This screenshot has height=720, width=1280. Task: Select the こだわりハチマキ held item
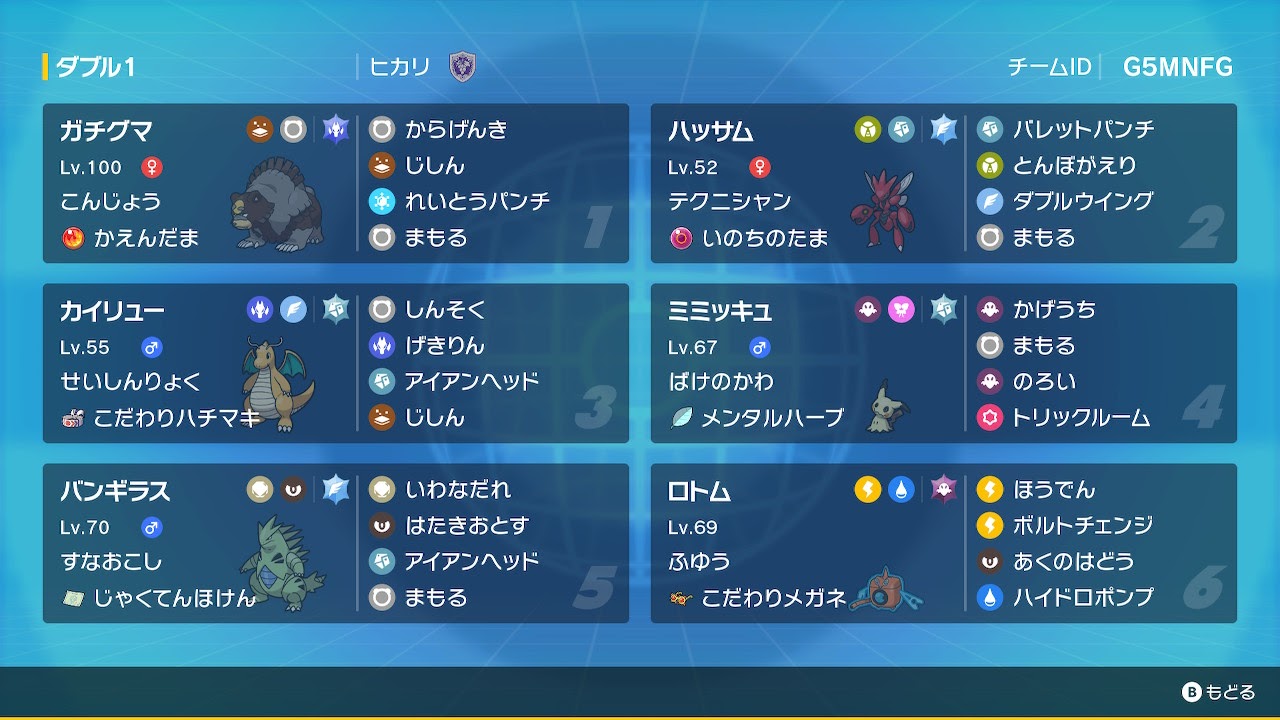(176, 418)
